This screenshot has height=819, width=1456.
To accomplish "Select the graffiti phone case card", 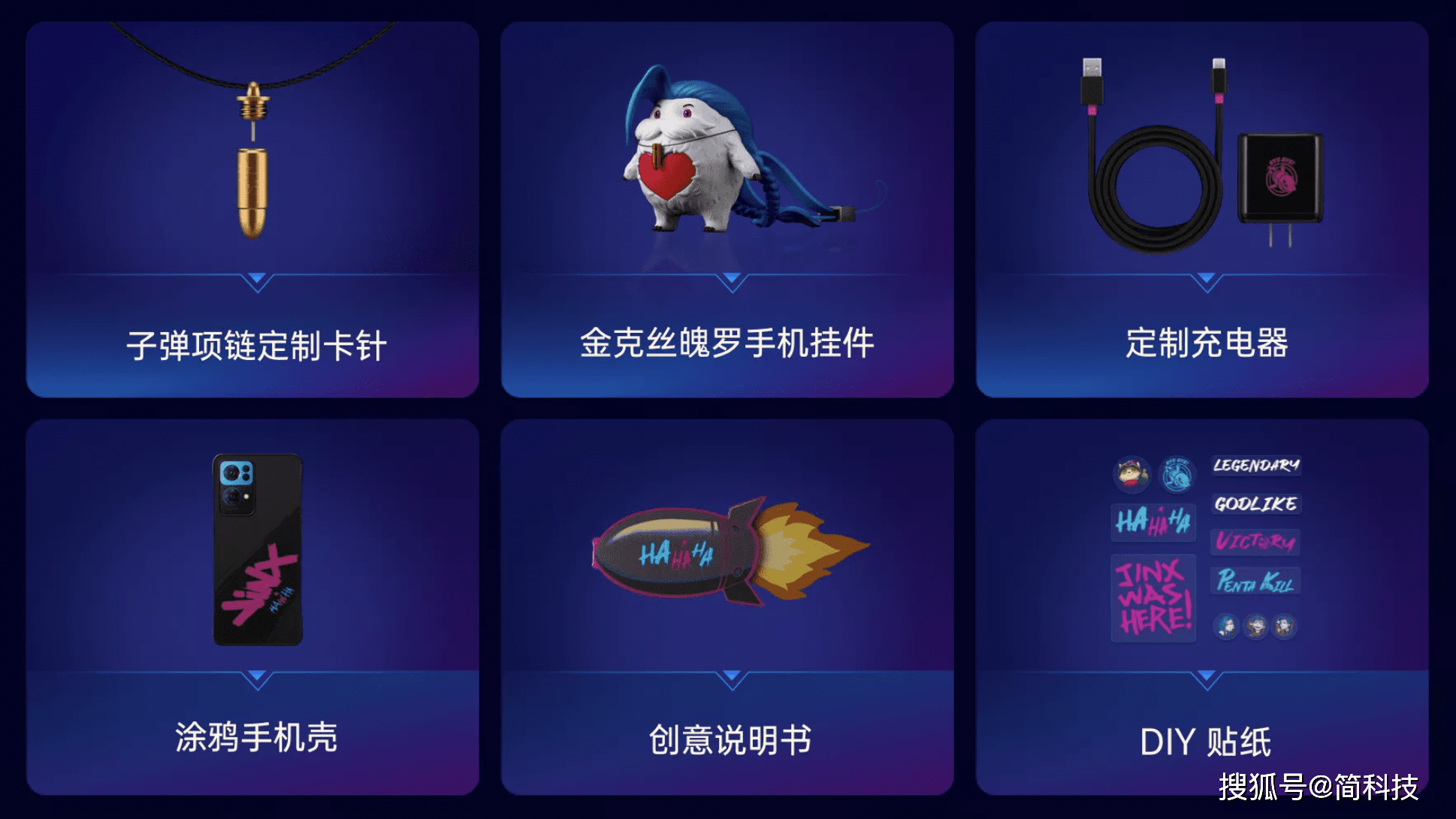I will pyautogui.click(x=252, y=606).
